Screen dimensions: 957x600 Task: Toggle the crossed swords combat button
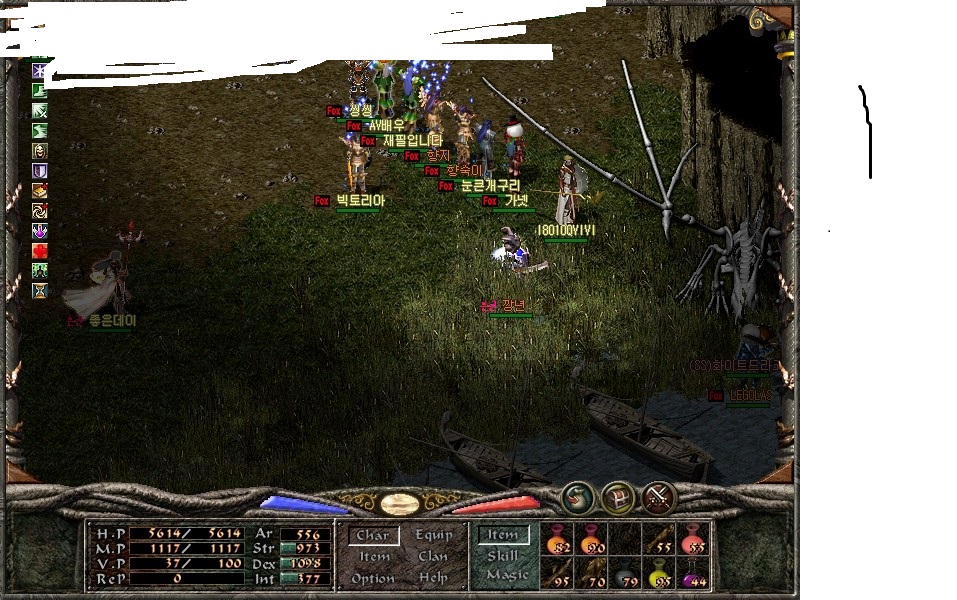[x=658, y=497]
